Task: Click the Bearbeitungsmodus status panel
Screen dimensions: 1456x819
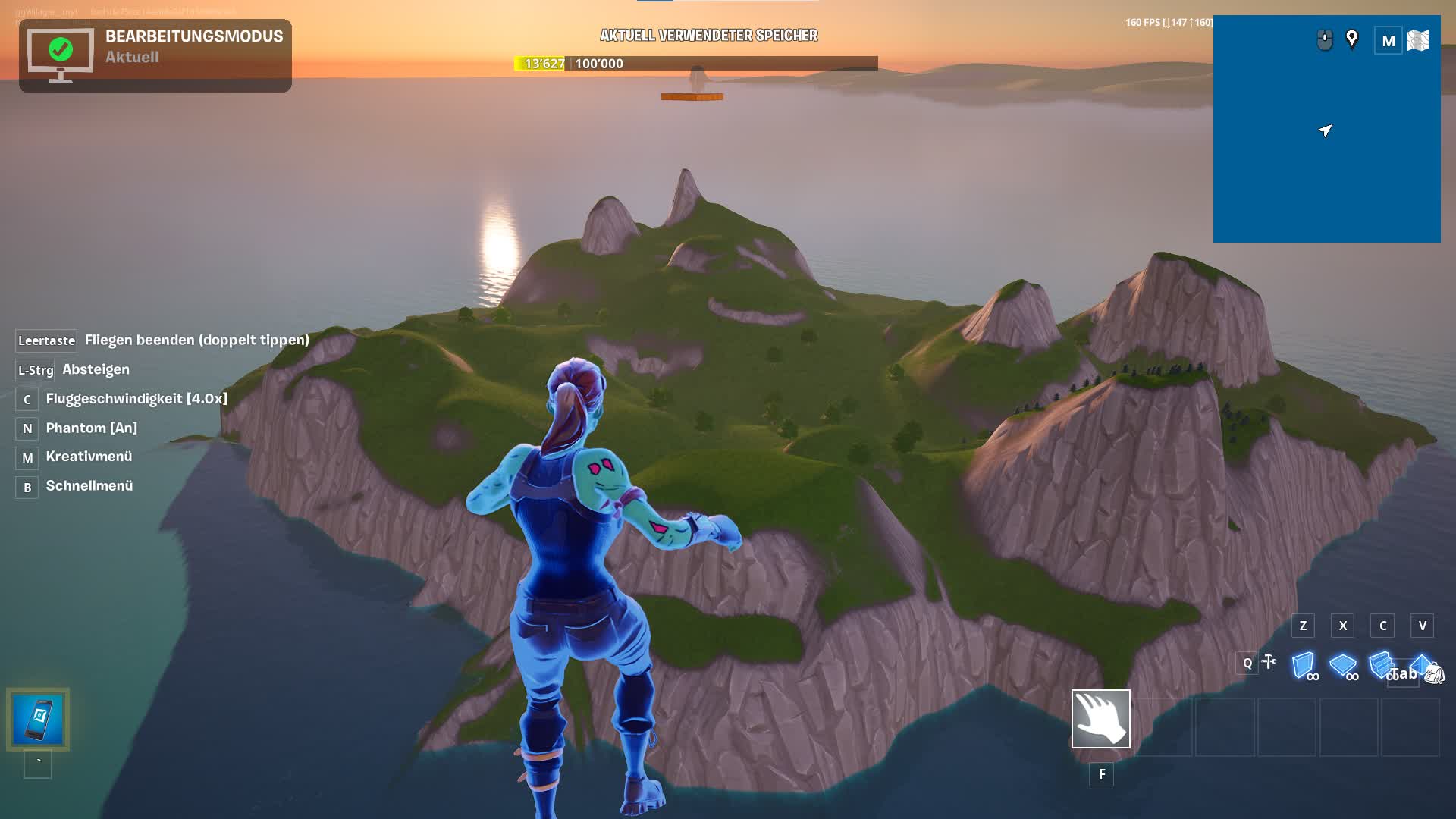Action: pos(155,55)
